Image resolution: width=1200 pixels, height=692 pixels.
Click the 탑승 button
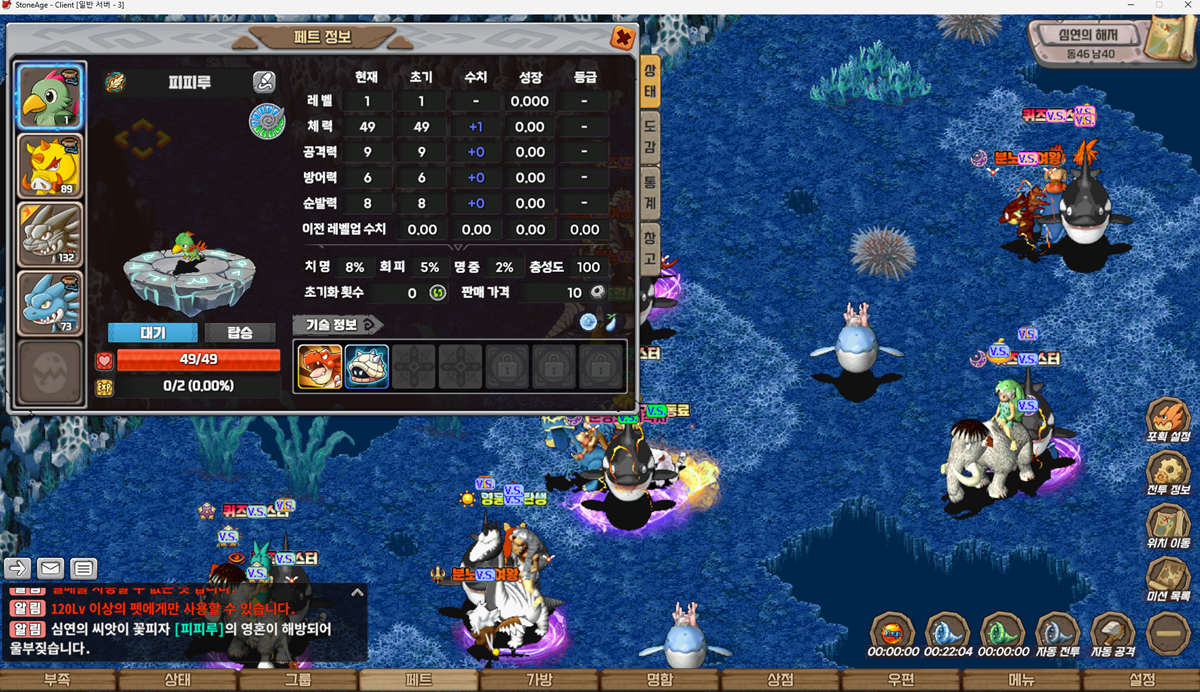[x=240, y=333]
